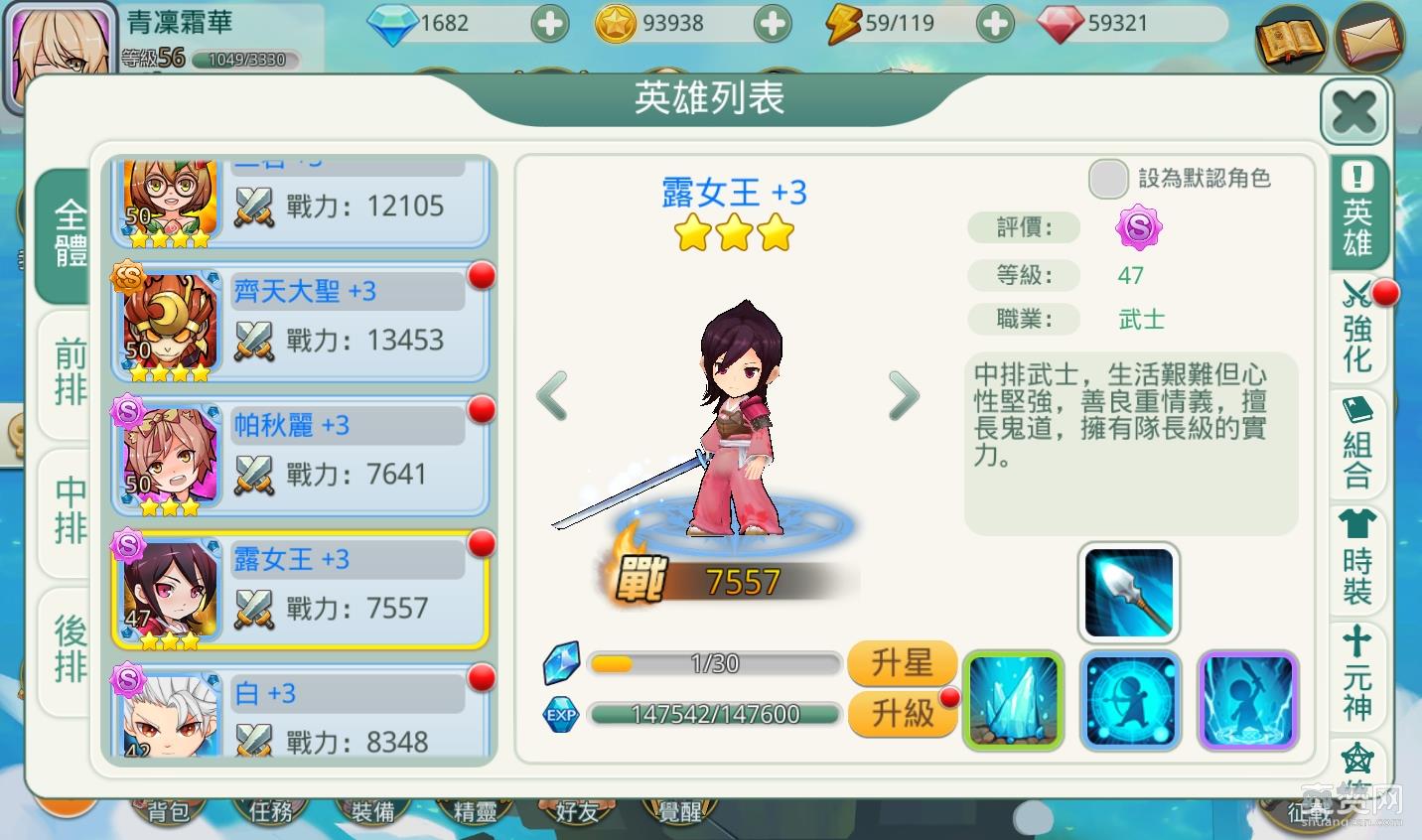
Task: Open the 組合 combination side tab
Action: point(1357,443)
